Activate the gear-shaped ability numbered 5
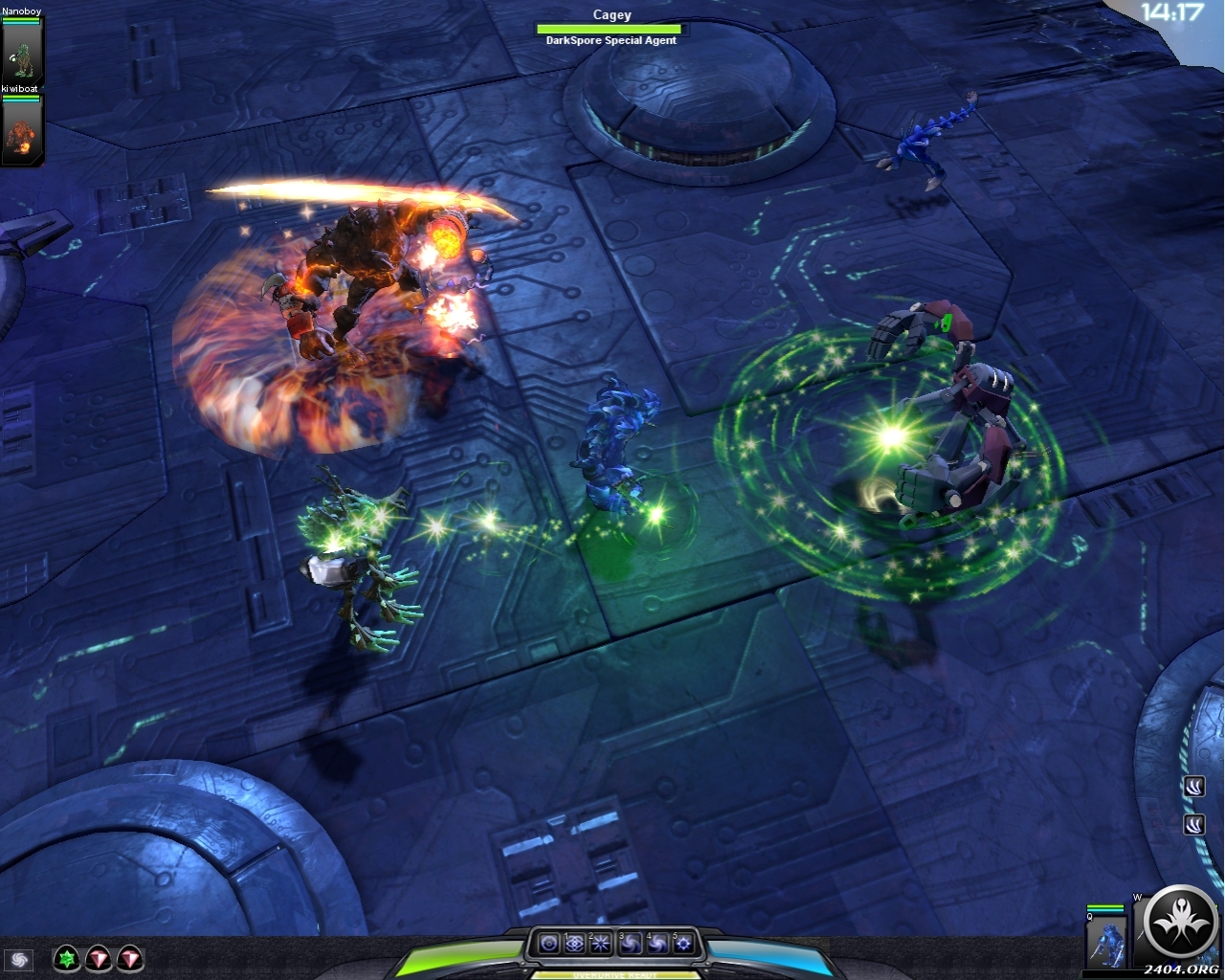Image resolution: width=1225 pixels, height=980 pixels. tap(682, 944)
